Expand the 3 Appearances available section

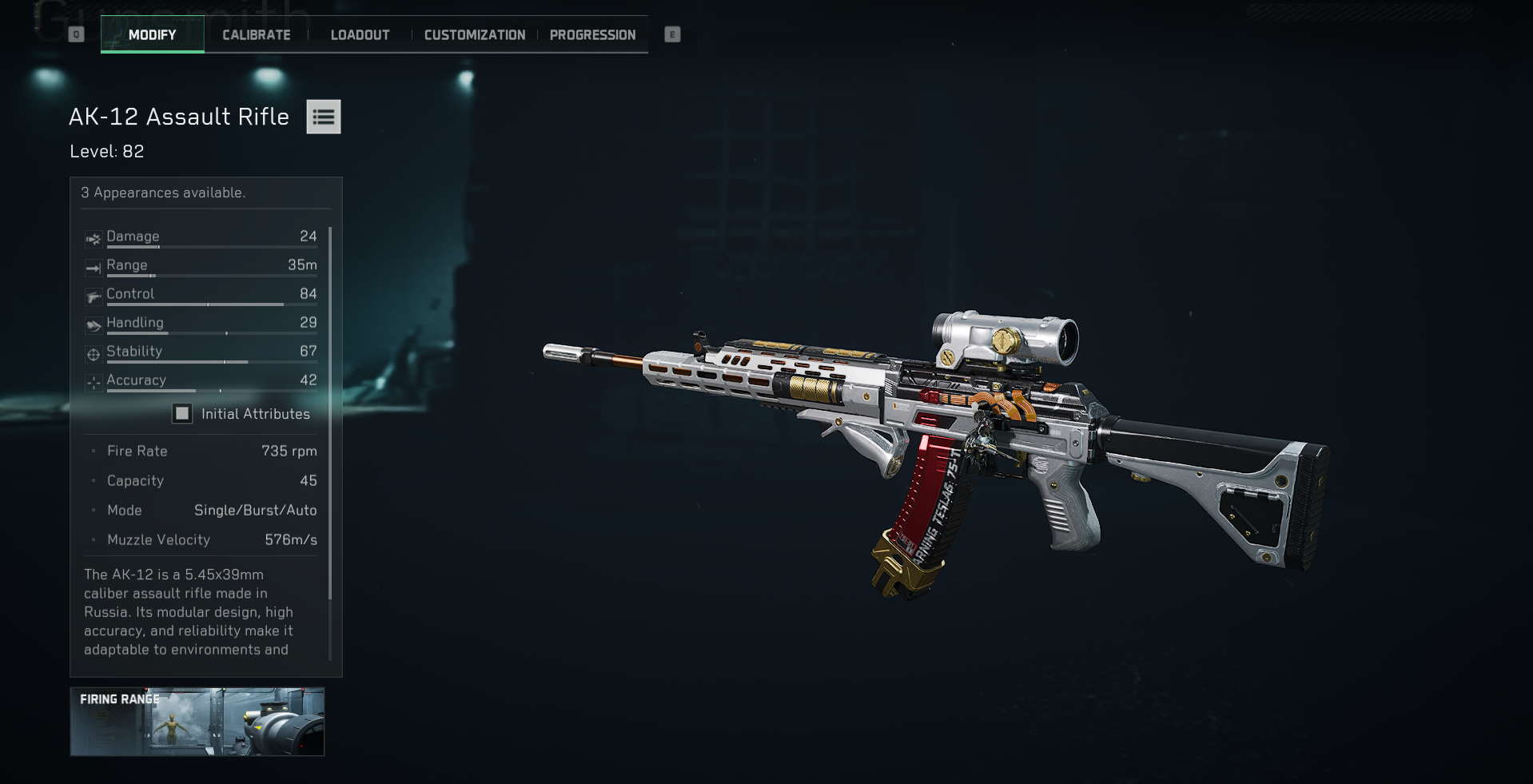click(163, 193)
